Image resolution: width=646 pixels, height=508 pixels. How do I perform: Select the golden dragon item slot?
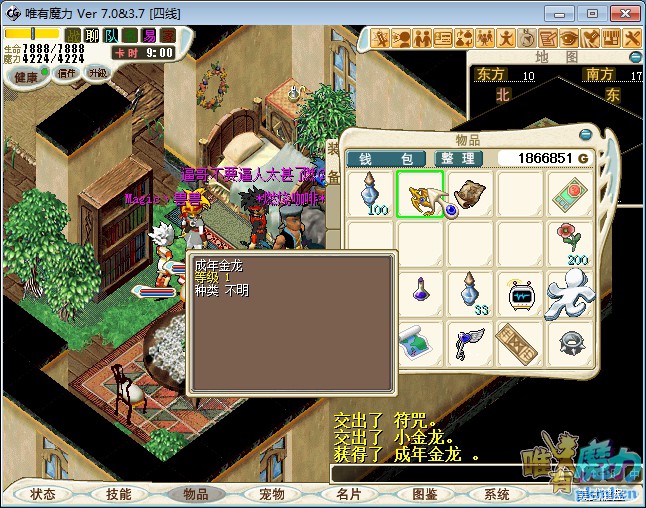pos(420,193)
